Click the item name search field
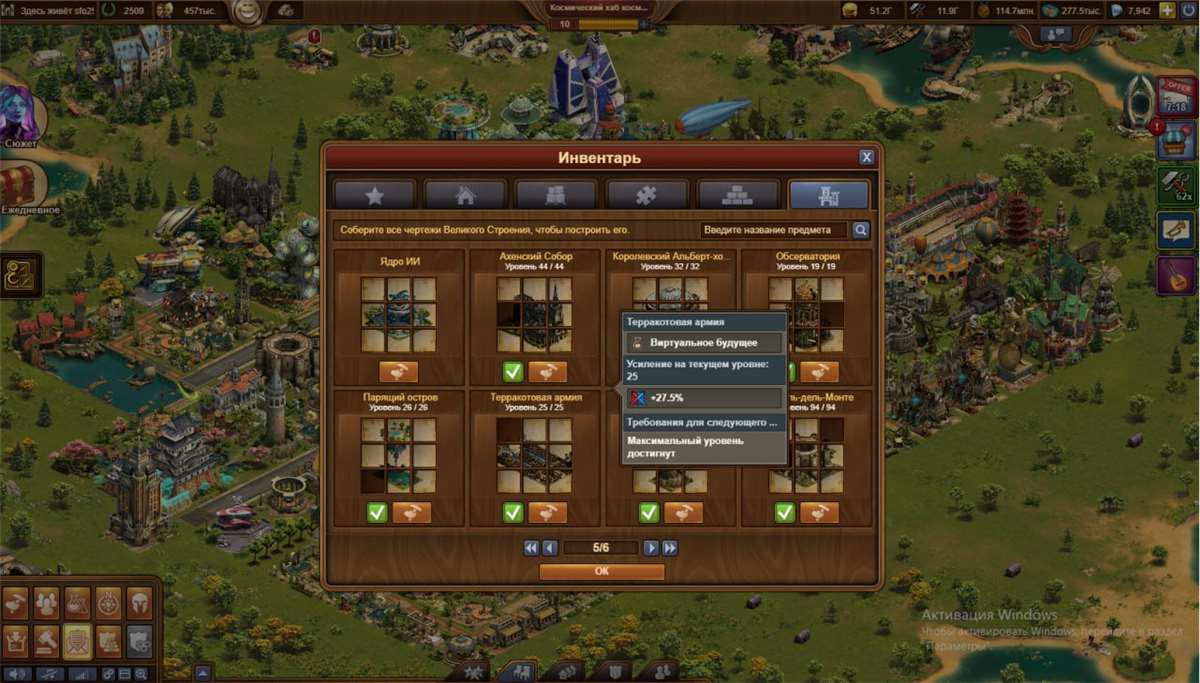1200x683 pixels. [773, 230]
